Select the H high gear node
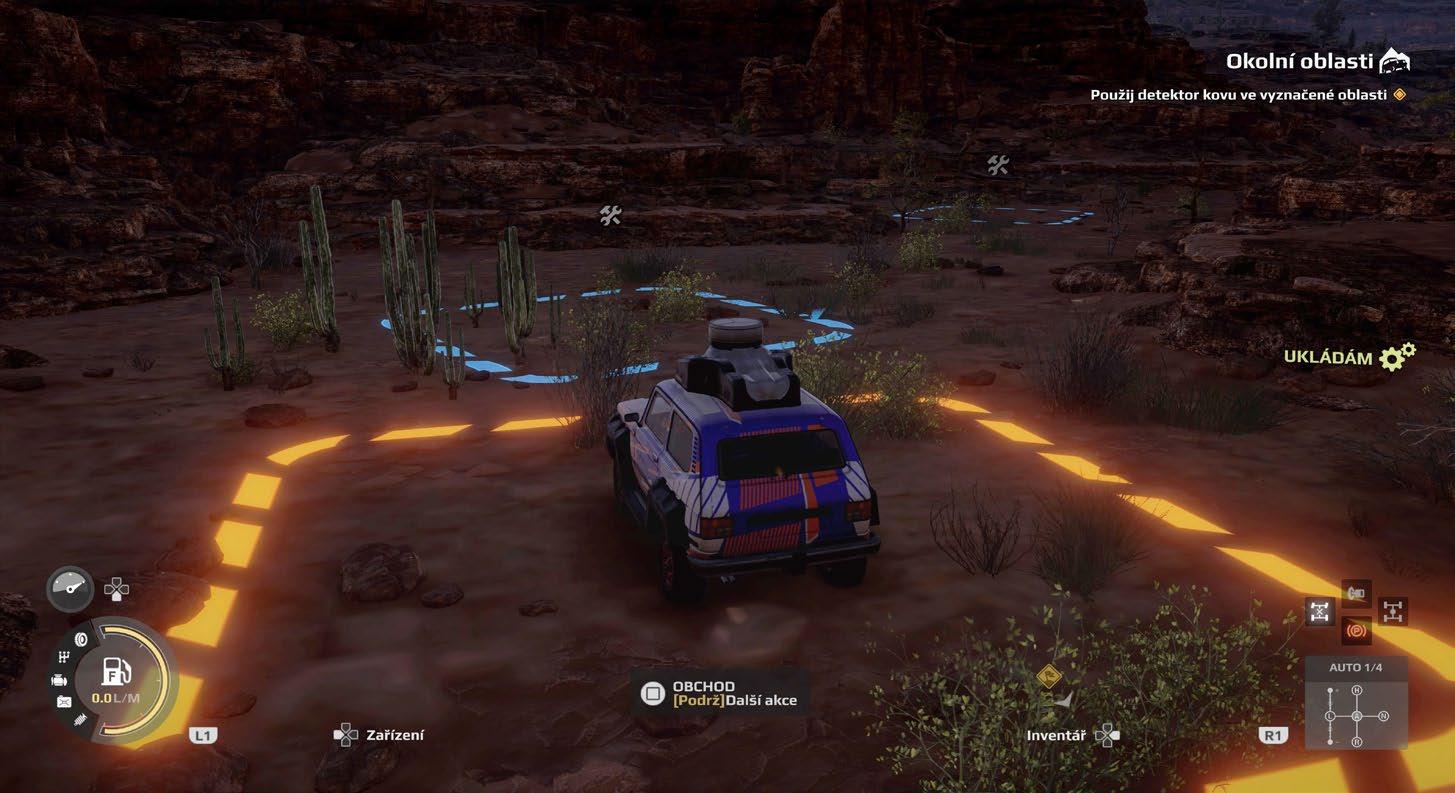The image size is (1455, 793). (x=1357, y=691)
